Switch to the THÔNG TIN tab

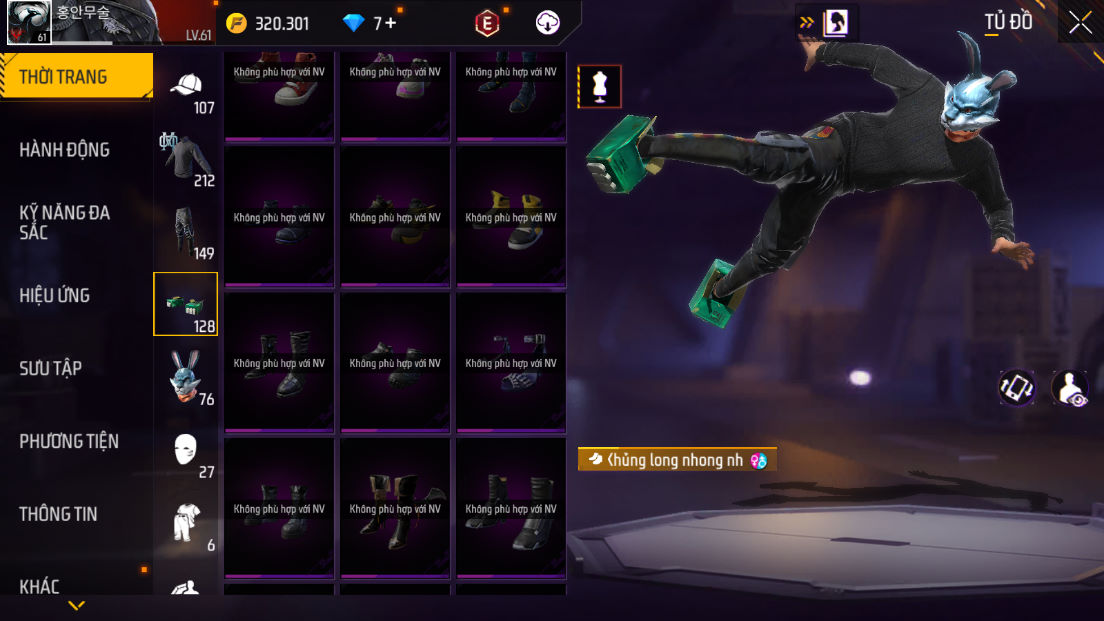(x=59, y=514)
